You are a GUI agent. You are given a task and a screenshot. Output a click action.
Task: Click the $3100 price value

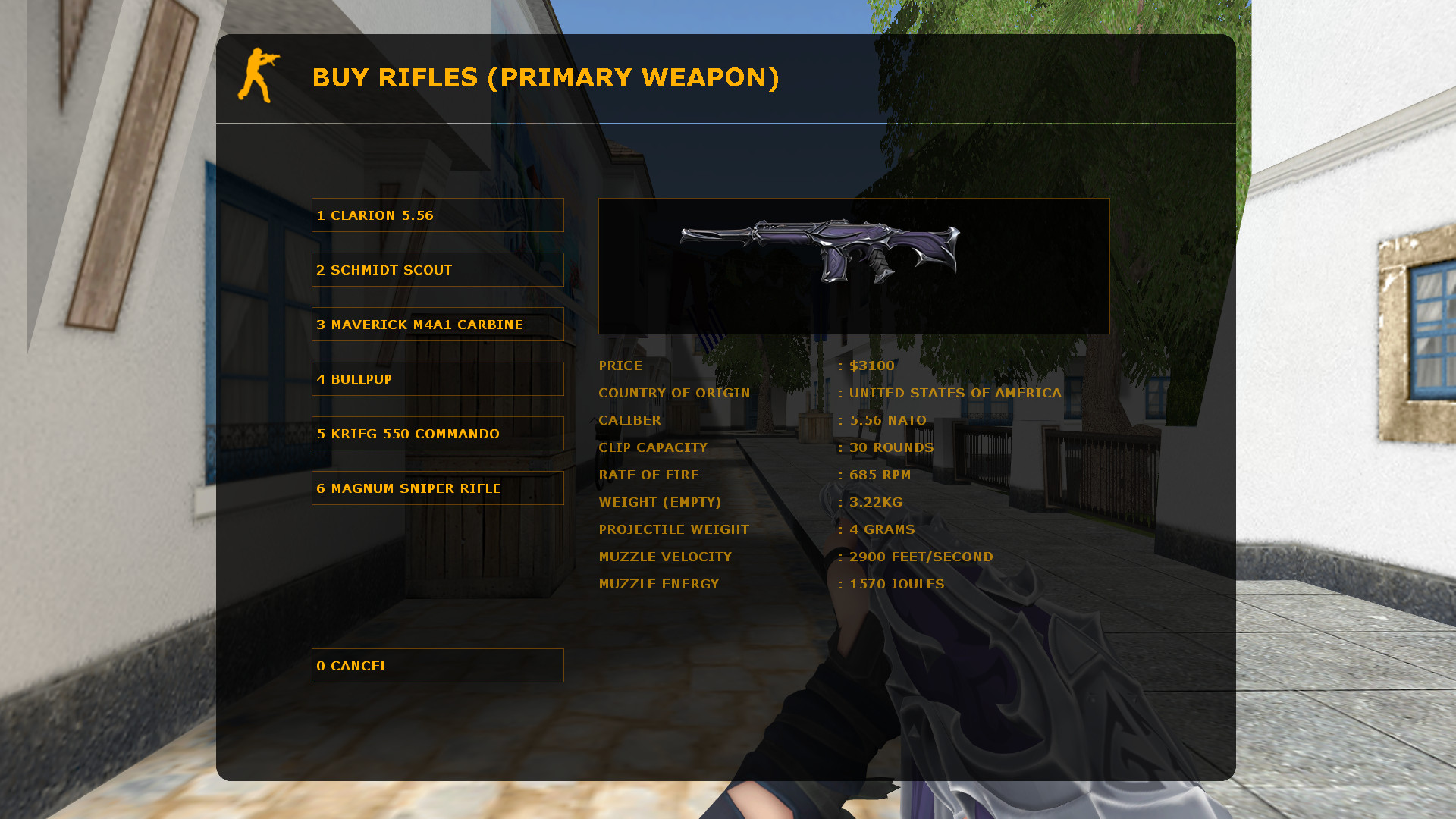pyautogui.click(x=871, y=366)
